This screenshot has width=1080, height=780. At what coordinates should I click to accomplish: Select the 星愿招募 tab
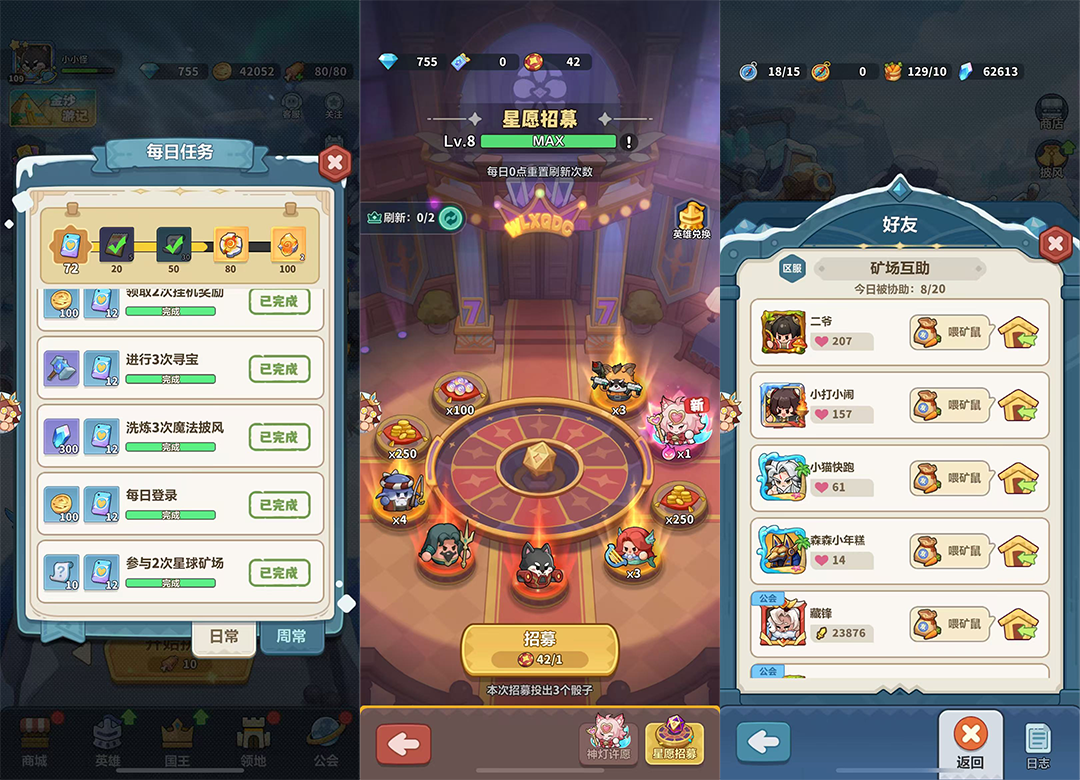pyautogui.click(x=675, y=742)
